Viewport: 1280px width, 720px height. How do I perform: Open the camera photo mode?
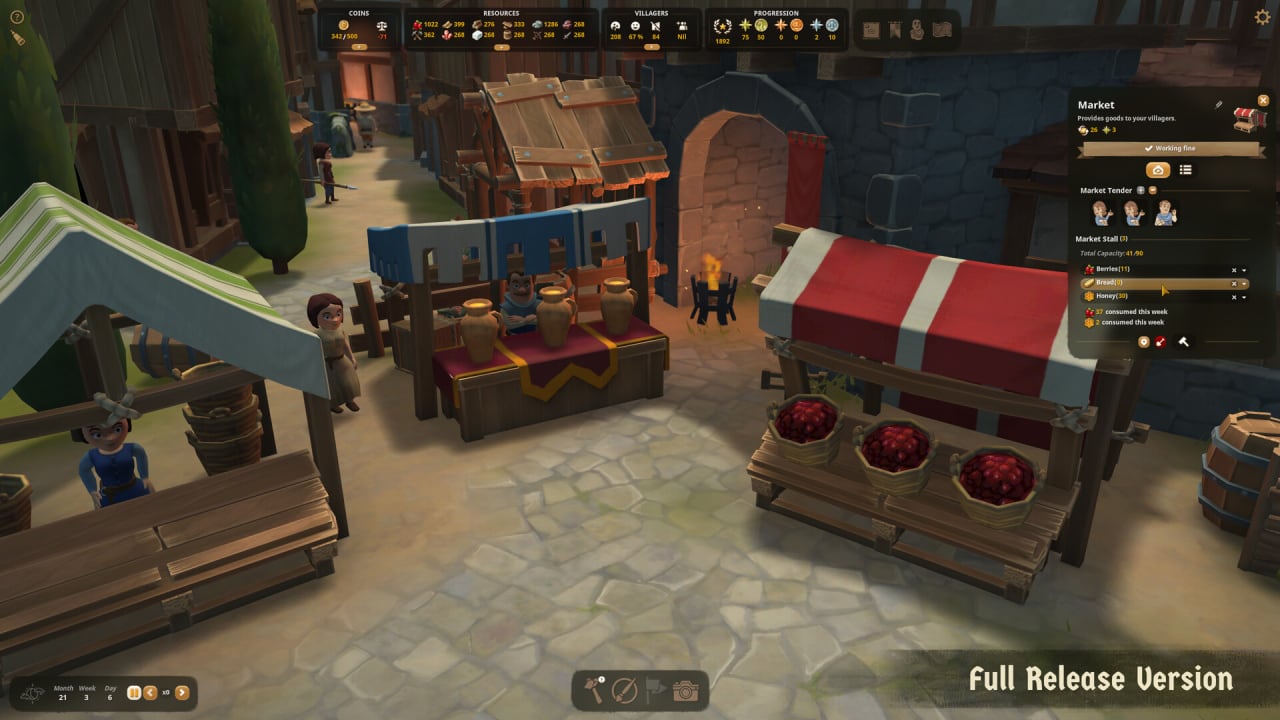click(685, 690)
